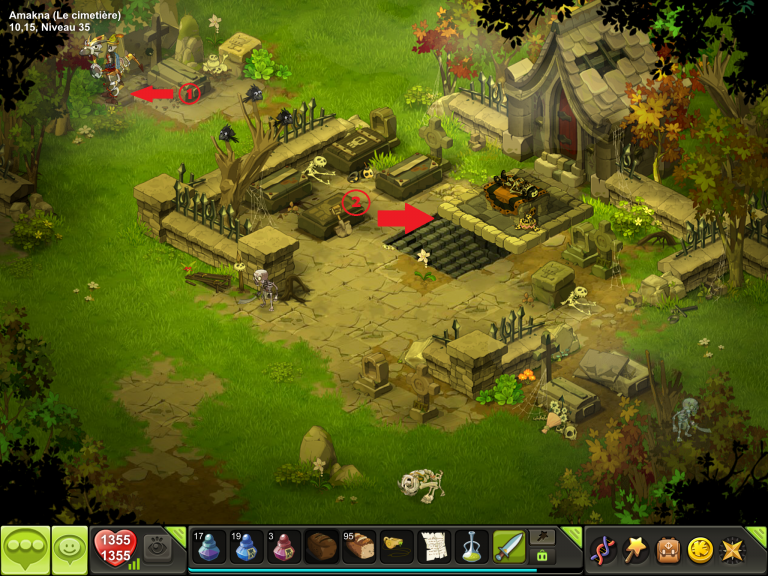Screen dimensions: 768x576
Task: Use the purple potion with 17 count
Action: (209, 547)
